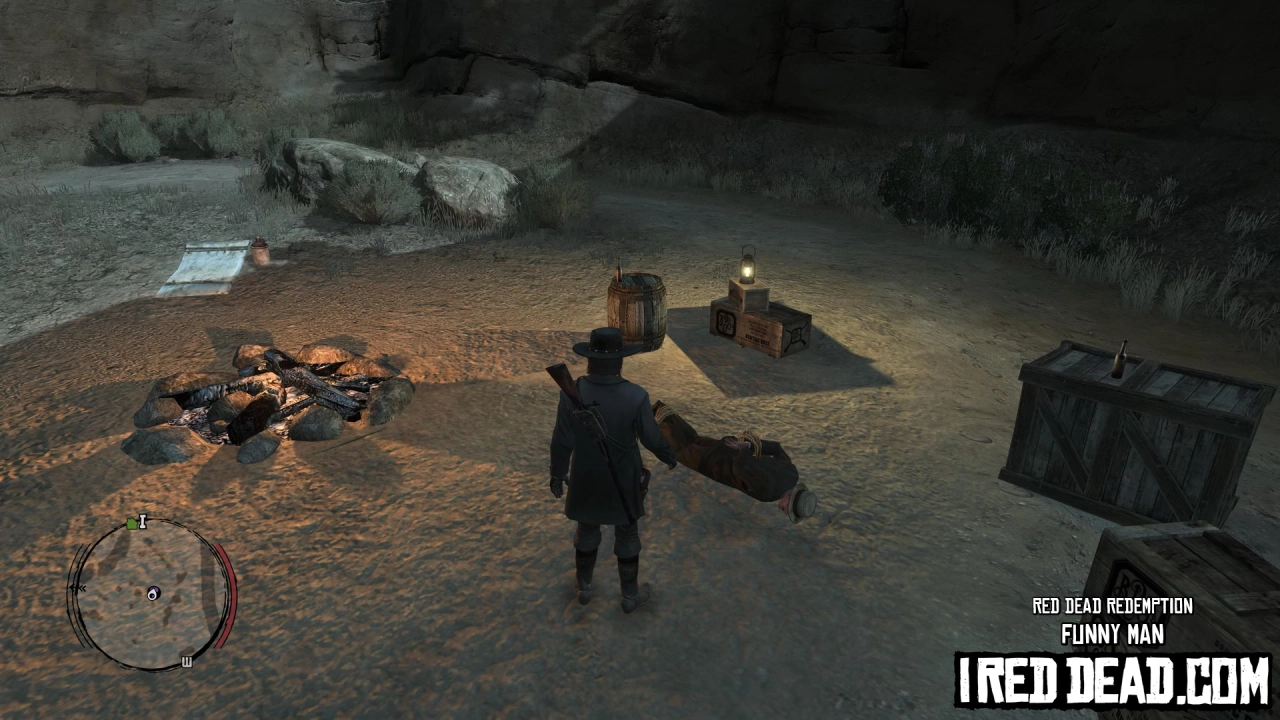Click the lantern on the wooden crate
This screenshot has width=1280, height=720.
tap(748, 272)
